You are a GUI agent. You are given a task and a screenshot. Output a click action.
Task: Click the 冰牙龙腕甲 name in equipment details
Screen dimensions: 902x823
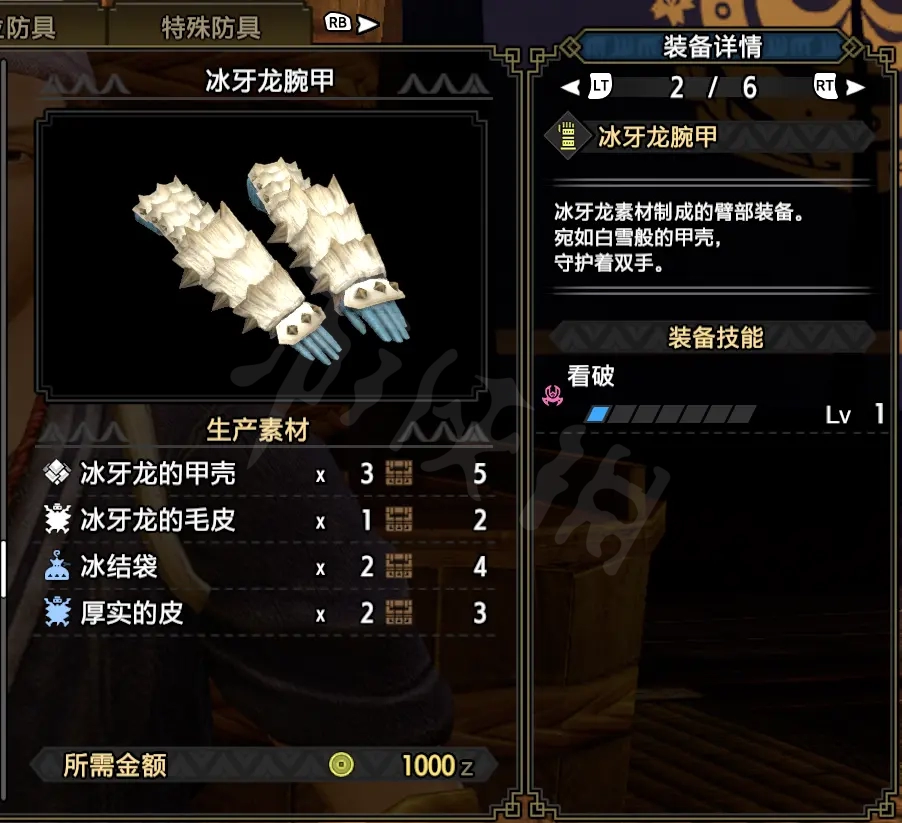[657, 137]
